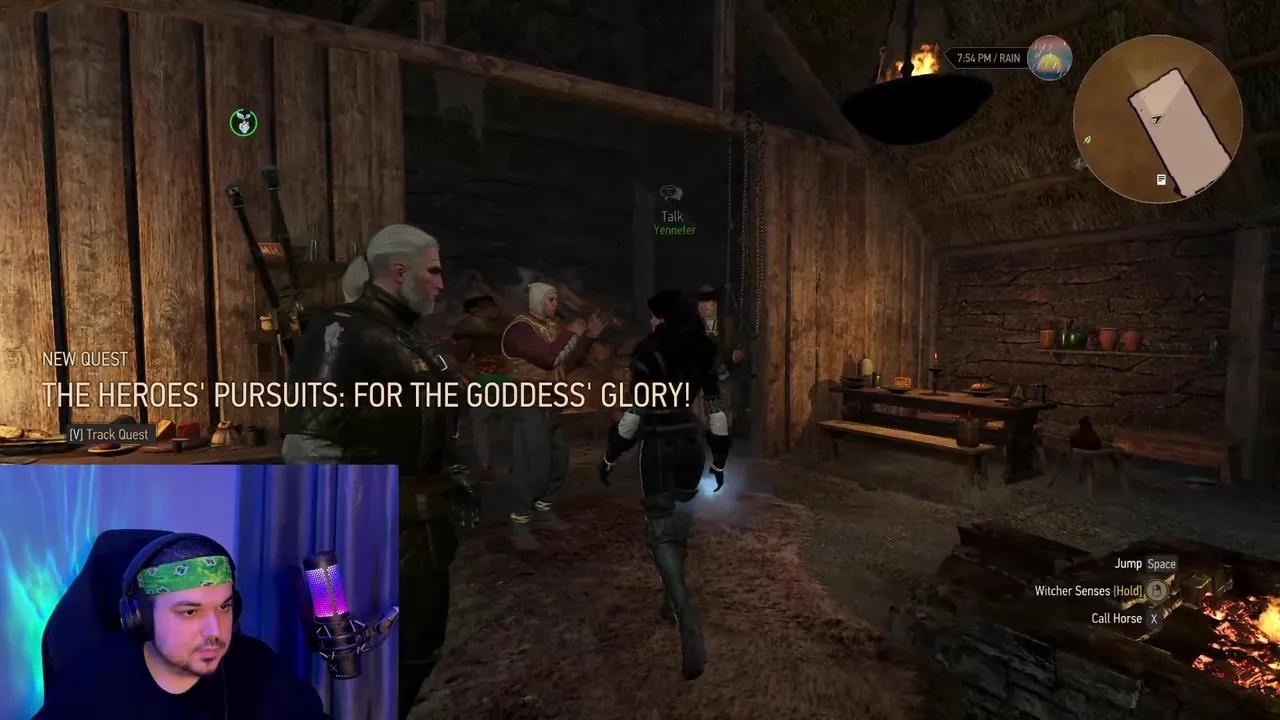Open the 7:54 PM / RAIN time display

pos(990,57)
